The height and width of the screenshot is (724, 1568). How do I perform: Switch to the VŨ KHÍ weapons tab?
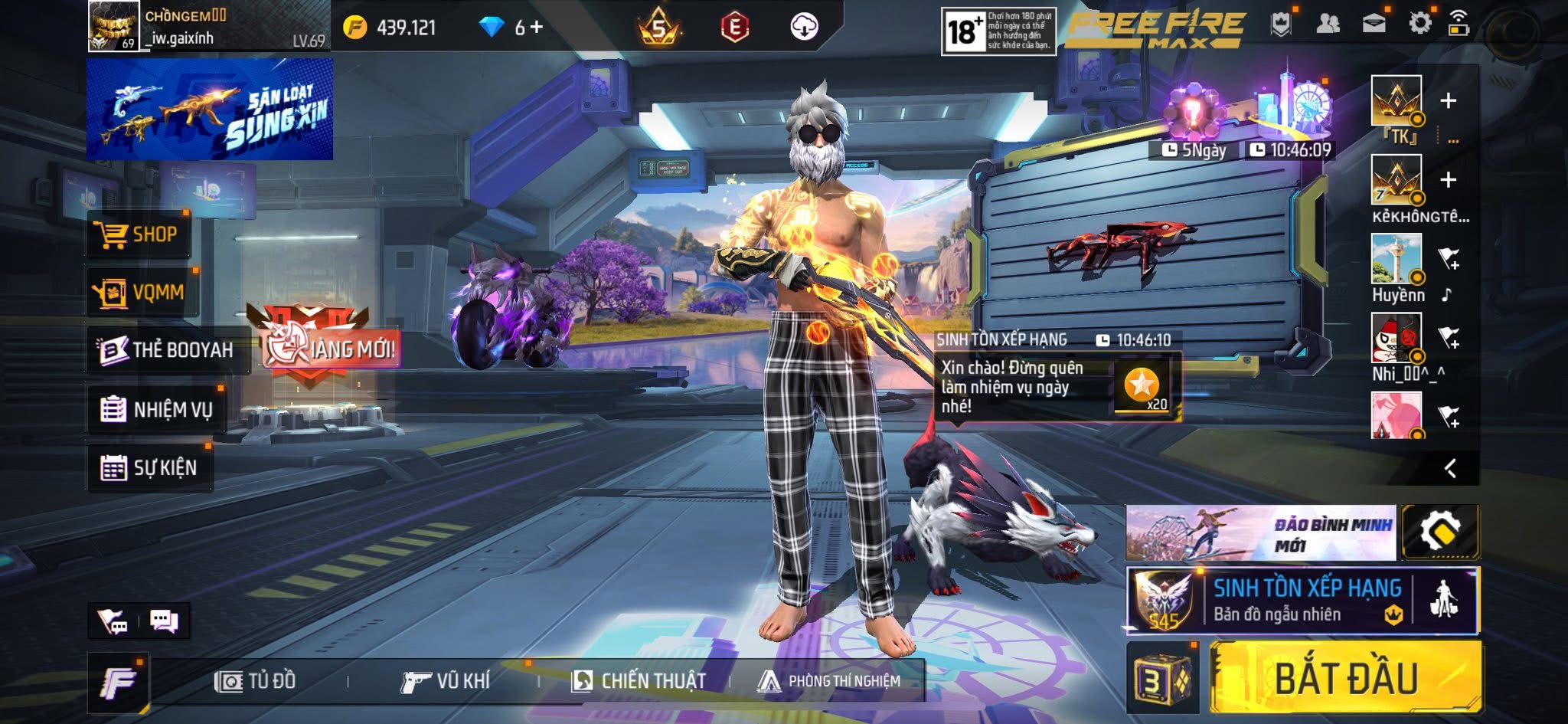[446, 681]
